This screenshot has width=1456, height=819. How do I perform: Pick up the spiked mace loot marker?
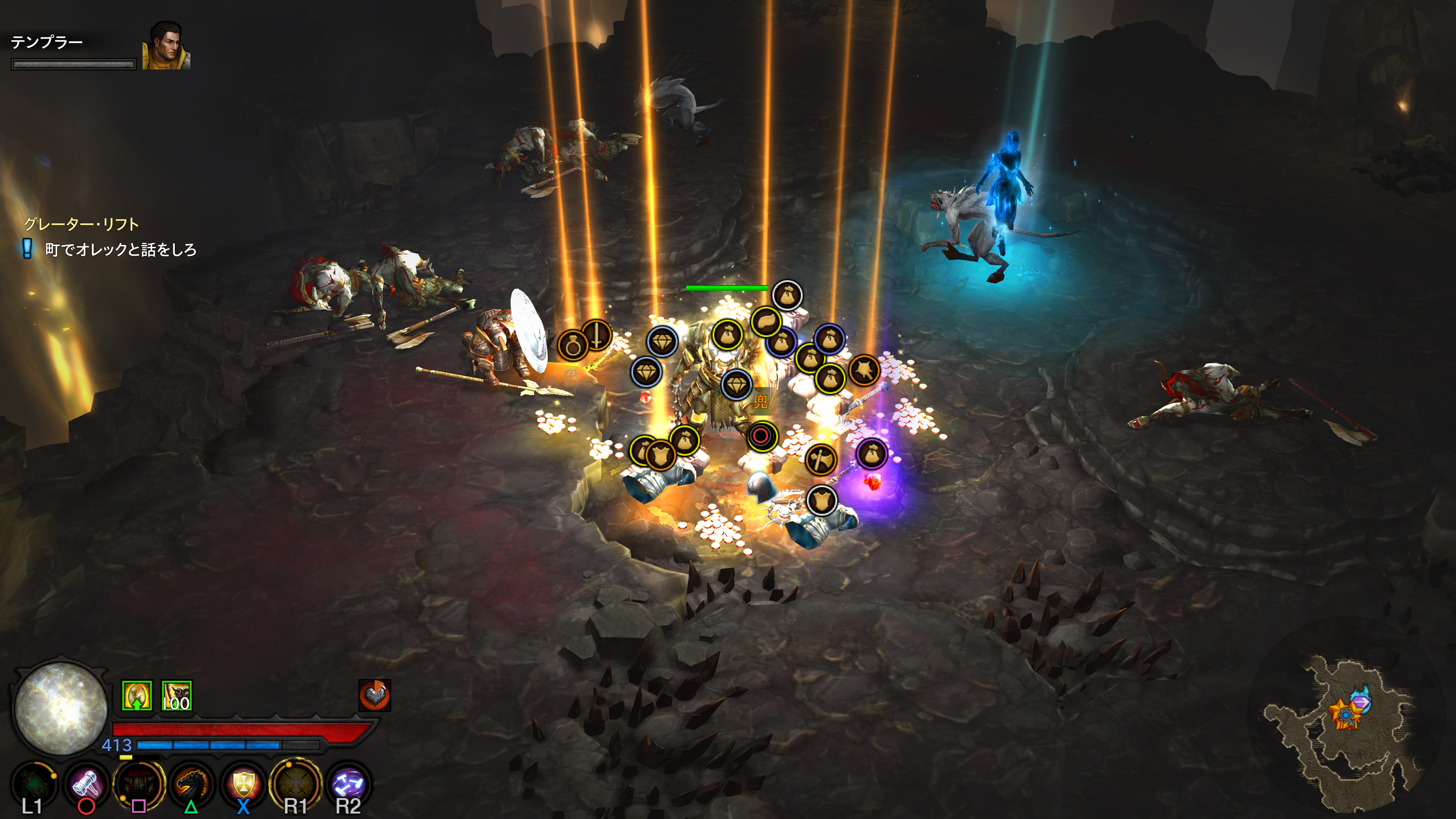(x=864, y=370)
